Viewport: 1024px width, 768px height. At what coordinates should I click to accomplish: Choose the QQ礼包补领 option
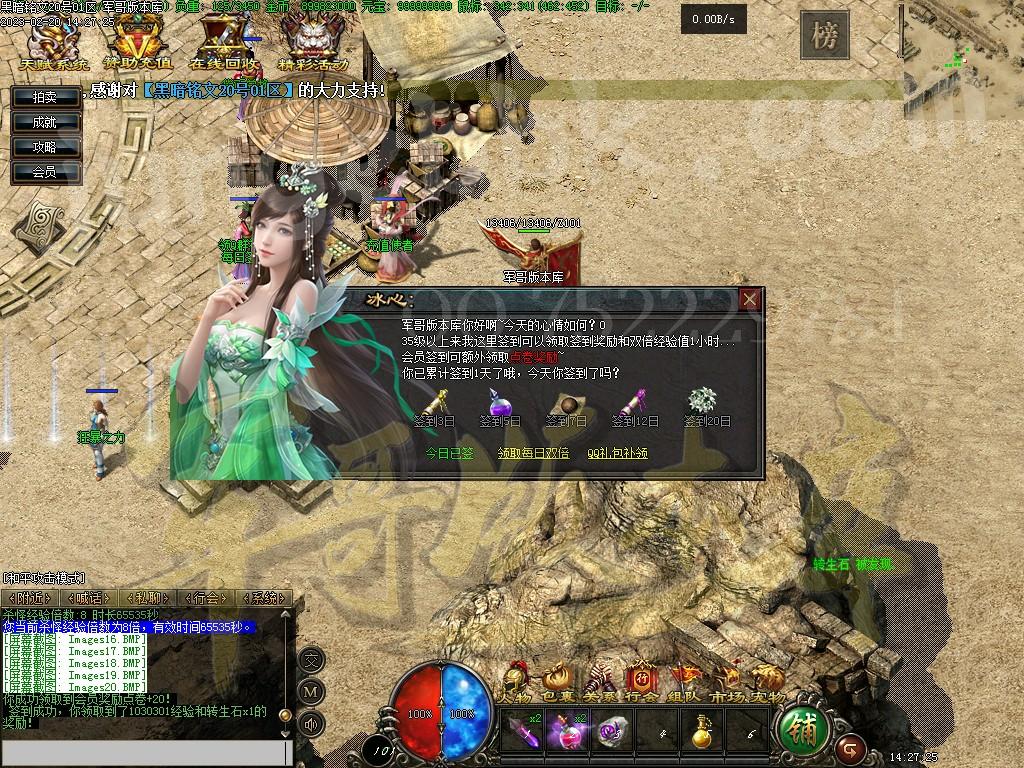point(617,453)
